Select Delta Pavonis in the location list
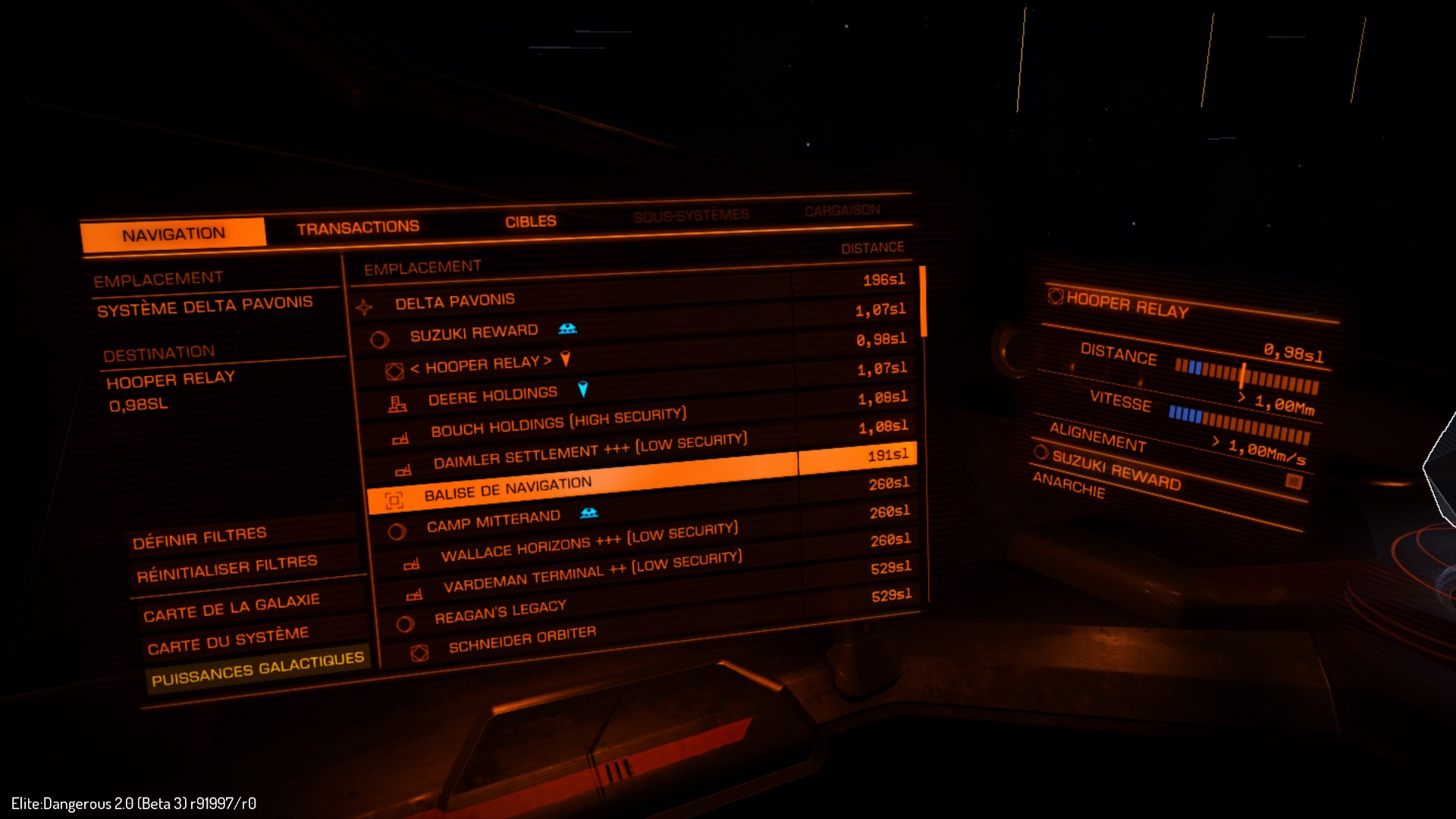Viewport: 1456px width, 819px height. tap(454, 302)
